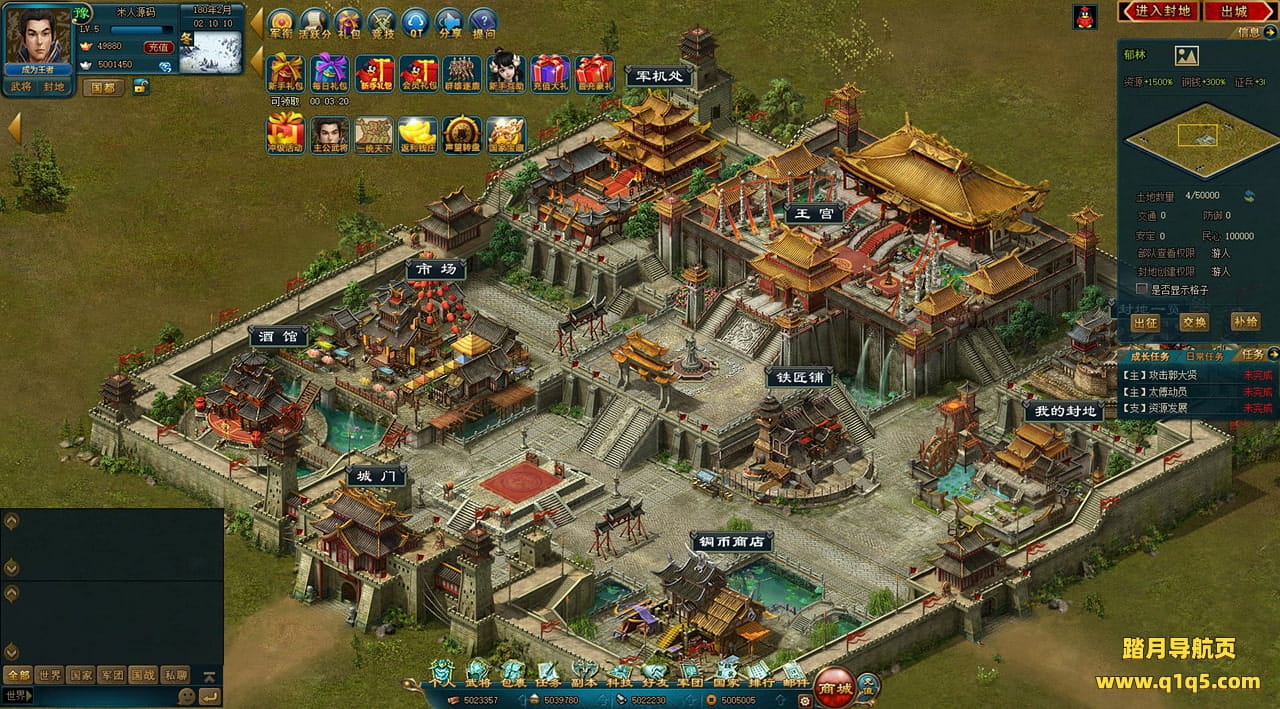Open the 每日礼包 daily gift icon
The height and width of the screenshot is (709, 1280).
[x=329, y=72]
